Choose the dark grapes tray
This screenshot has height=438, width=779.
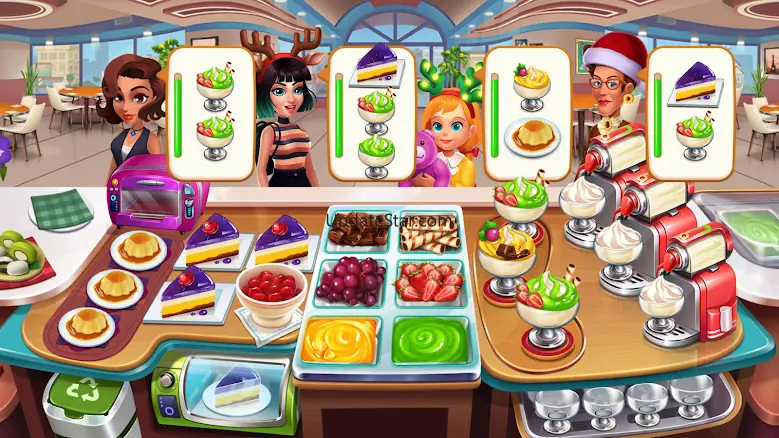pyautogui.click(x=349, y=281)
